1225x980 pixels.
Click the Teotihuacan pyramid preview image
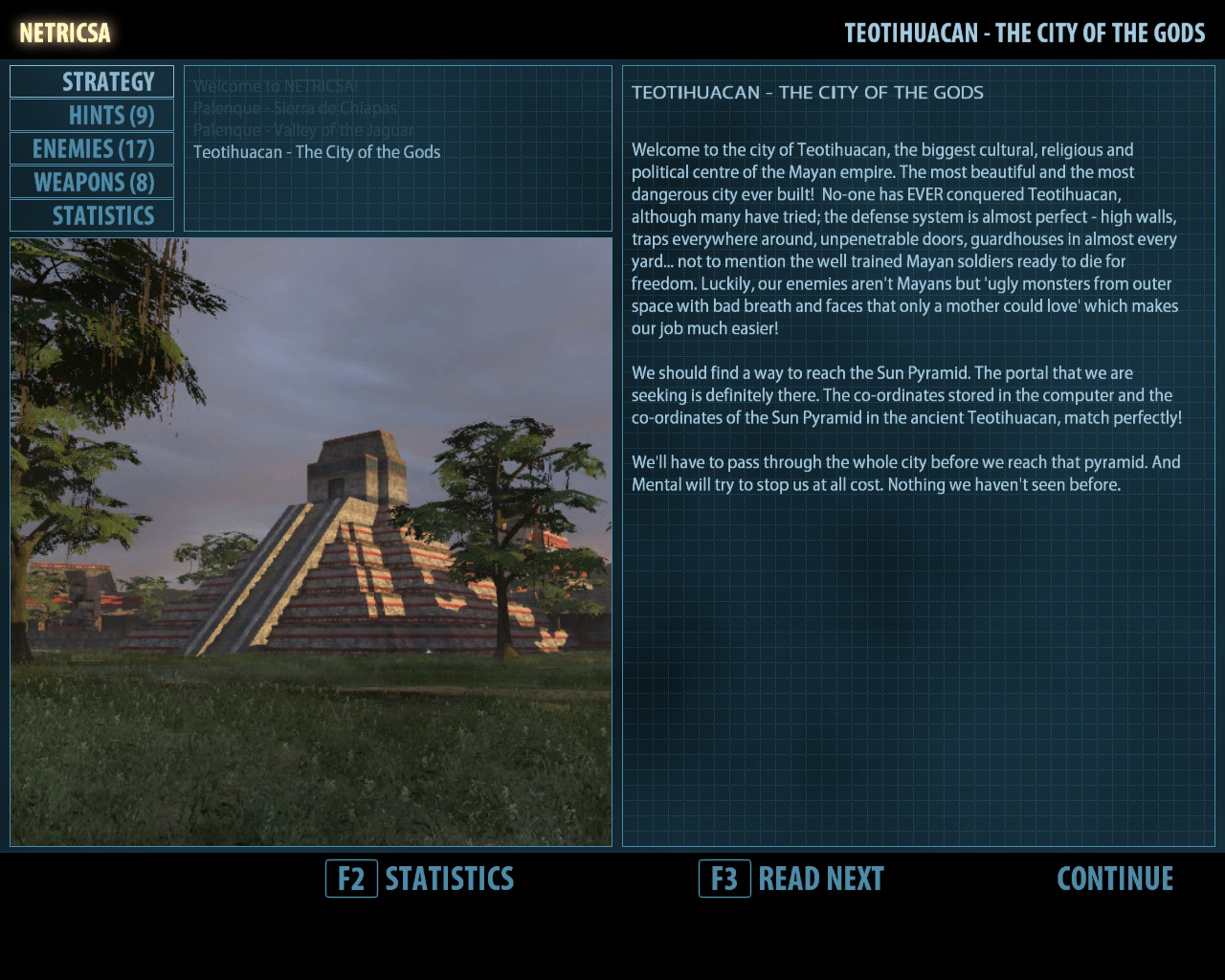311,542
